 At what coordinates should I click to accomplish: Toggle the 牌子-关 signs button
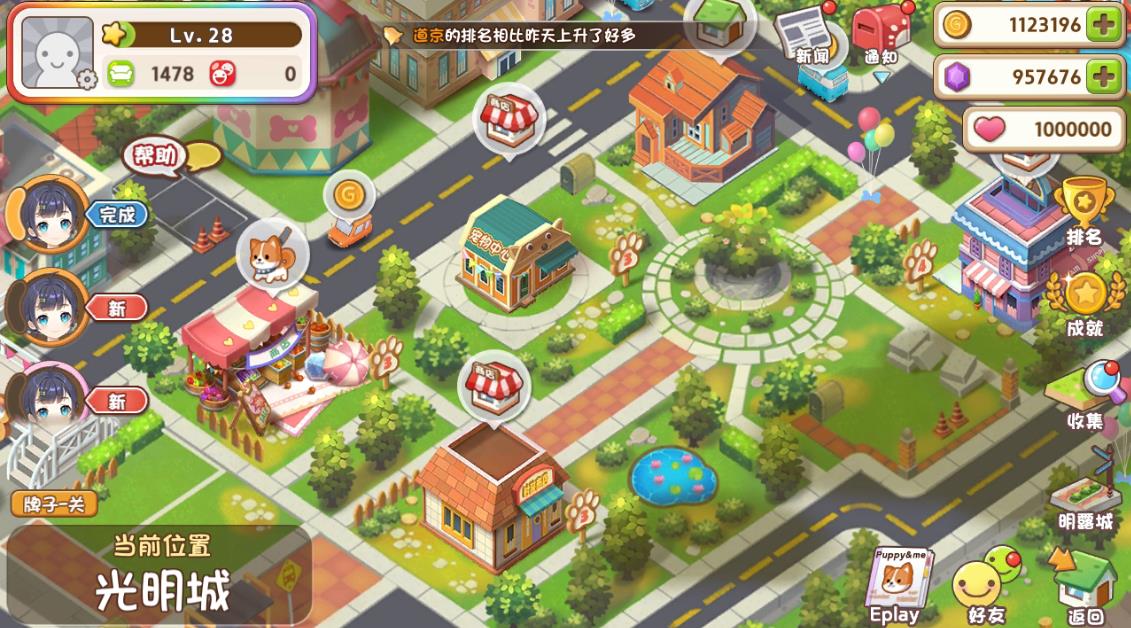point(54,503)
